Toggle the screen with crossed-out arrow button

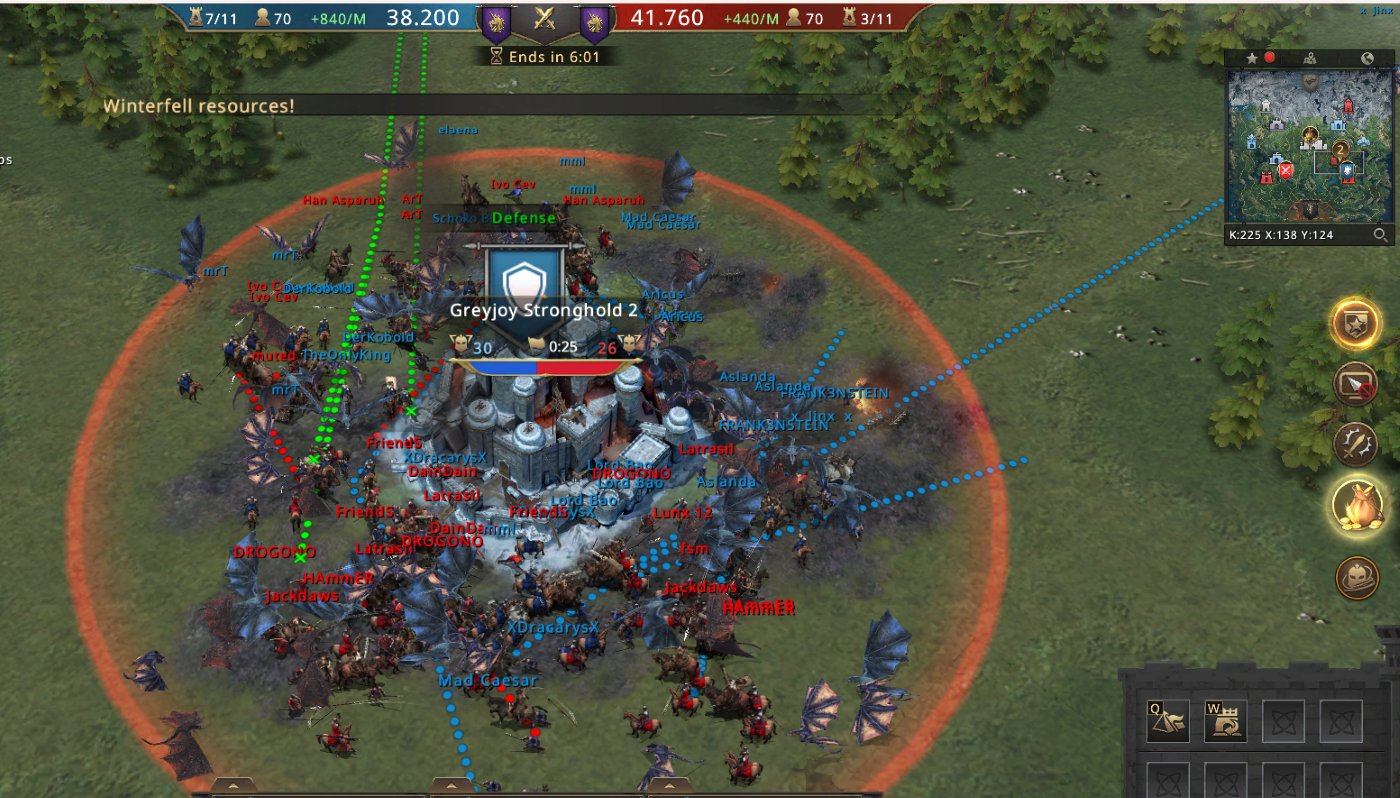point(1356,384)
